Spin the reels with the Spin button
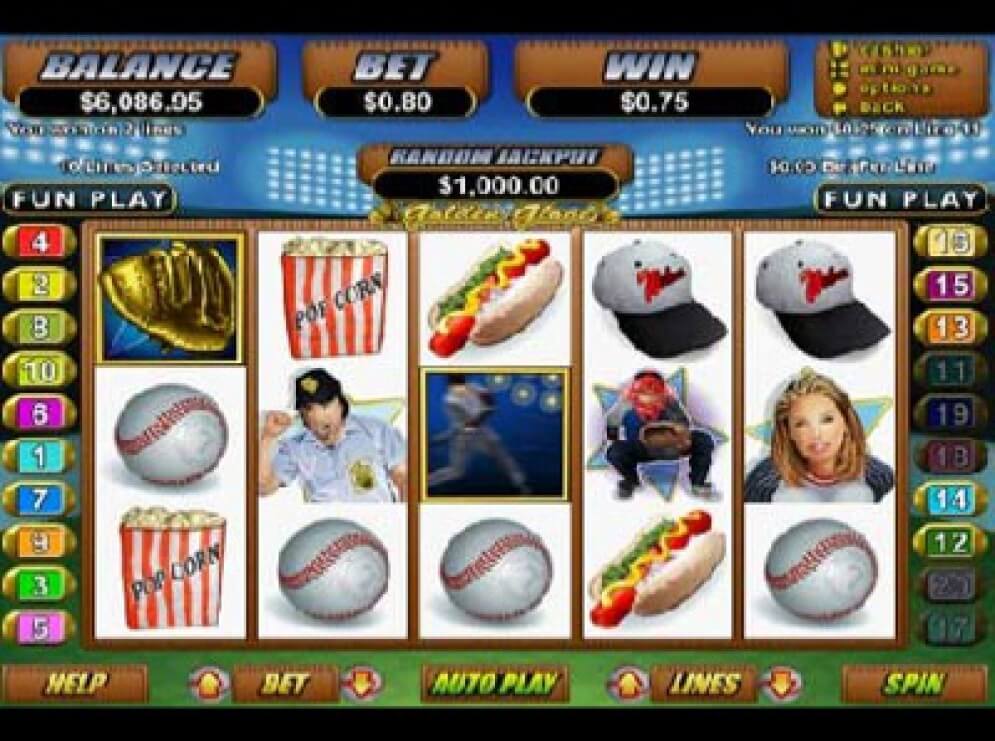 [913, 684]
